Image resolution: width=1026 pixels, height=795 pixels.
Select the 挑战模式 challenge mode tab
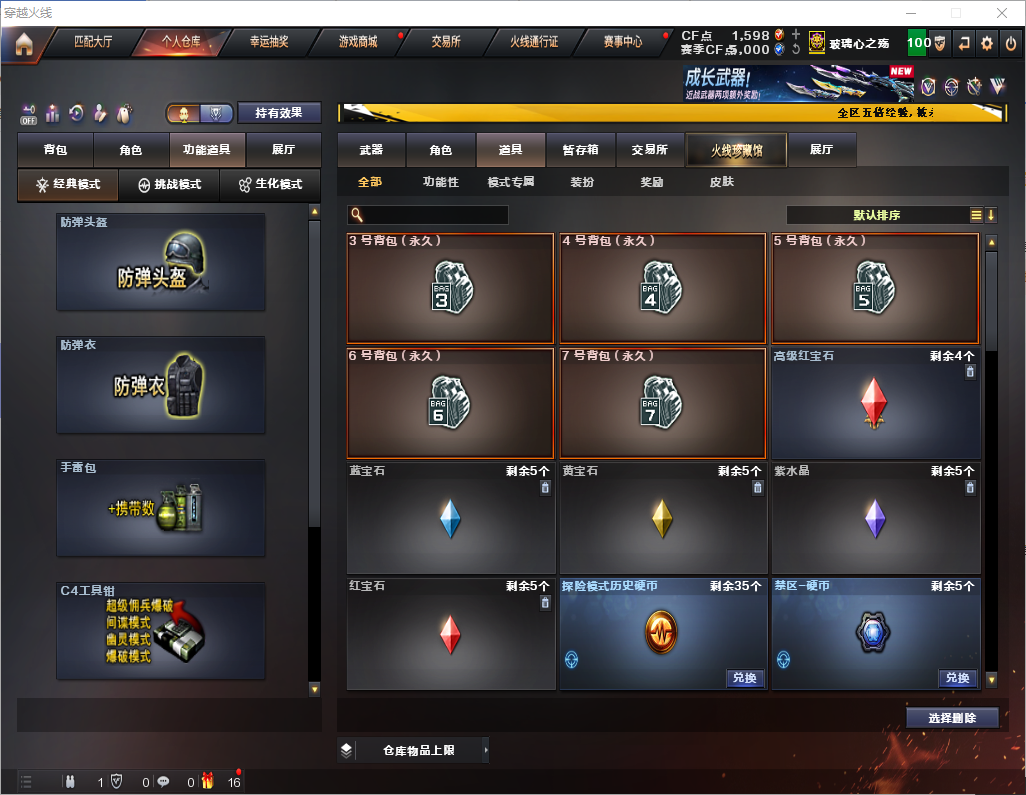point(170,185)
